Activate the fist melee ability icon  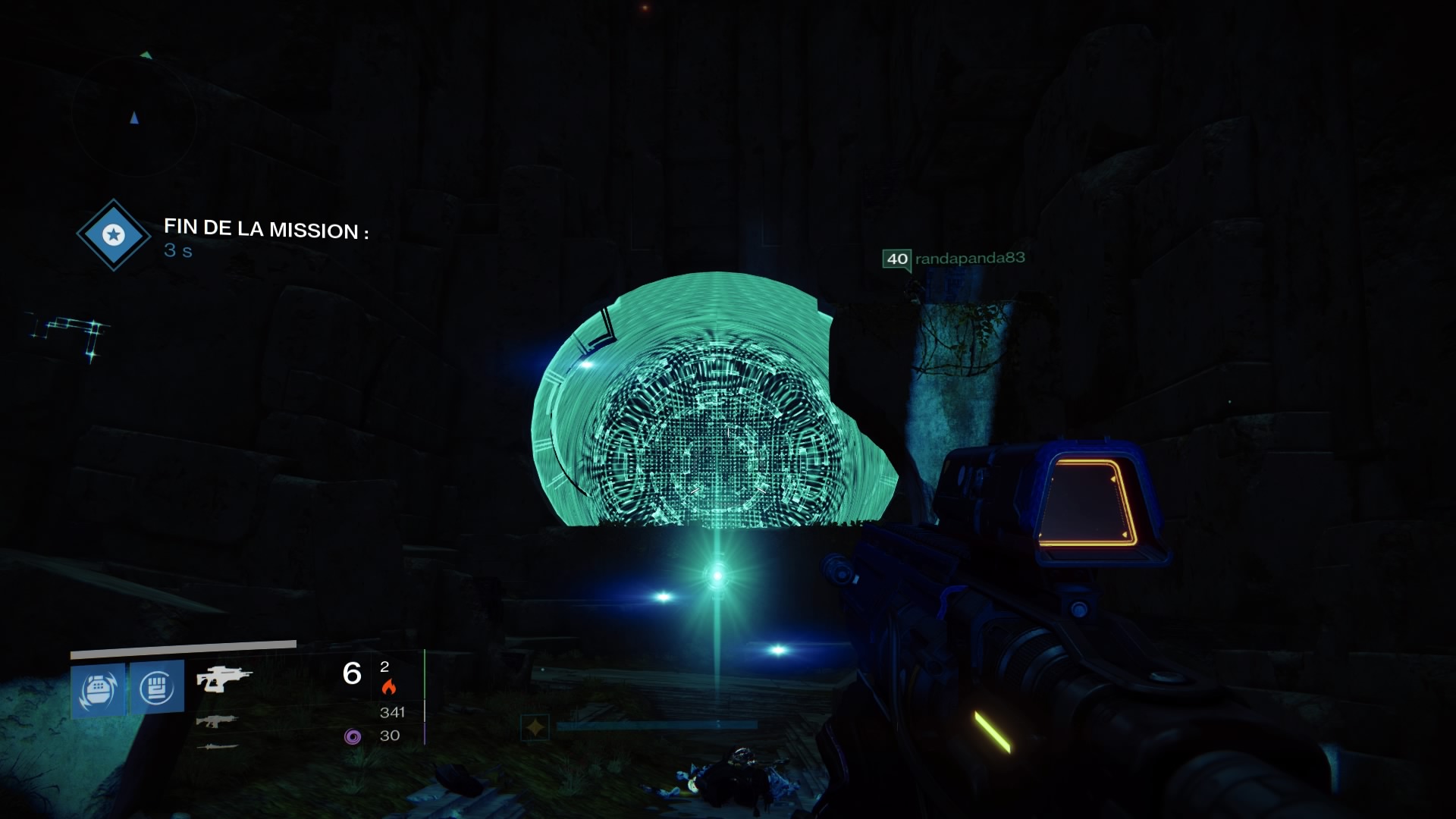point(157,687)
